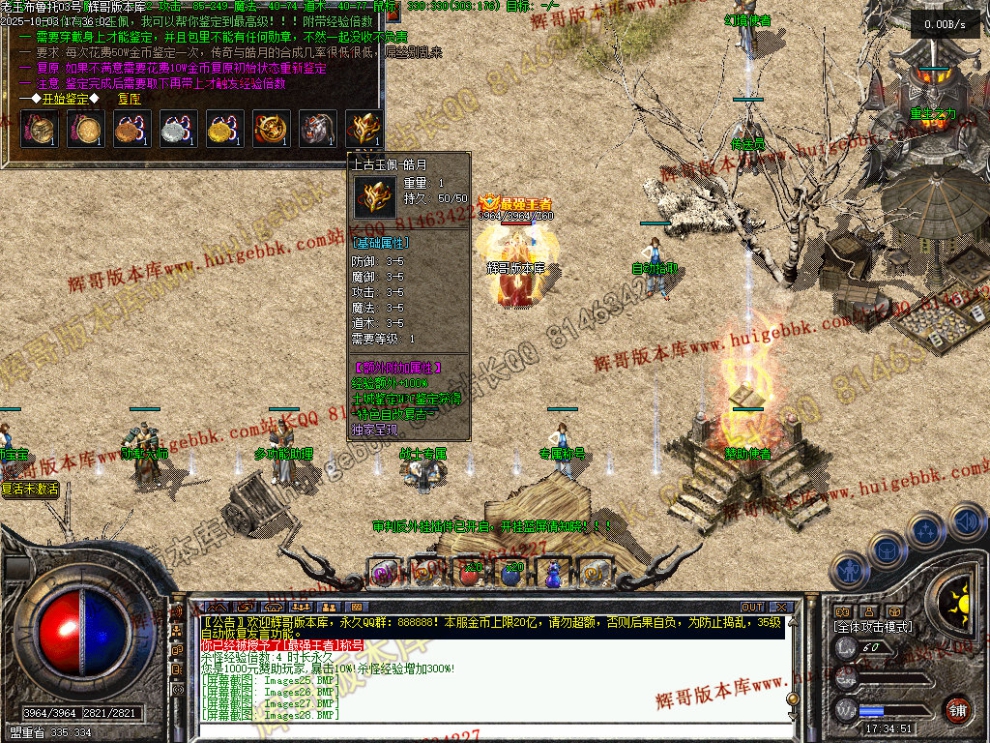Viewport: 990px width, 743px height.
Task: Click the 复活未激活 revive status button
Action: pos(30,489)
